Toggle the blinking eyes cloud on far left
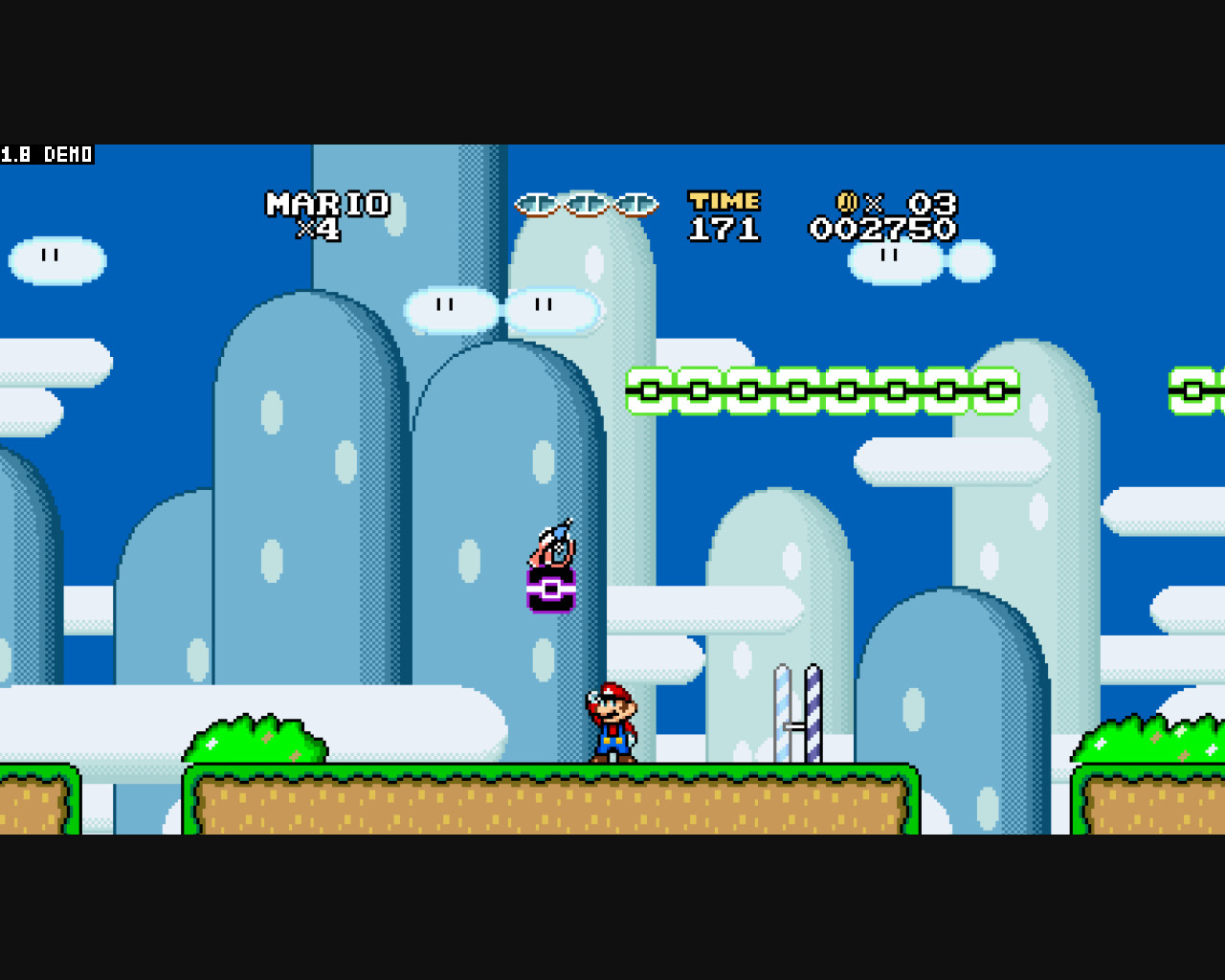This screenshot has width=1225, height=980. (54, 256)
